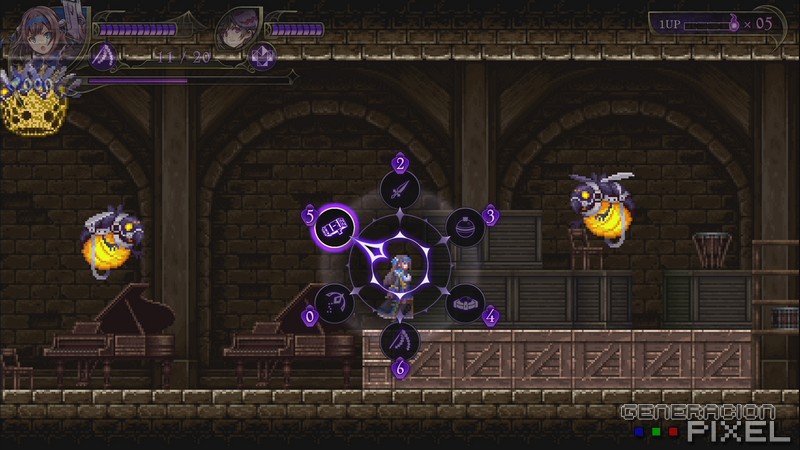Screen dimensions: 800x450
Task: Click the partner's crystal ability icon
Action: 263,56
